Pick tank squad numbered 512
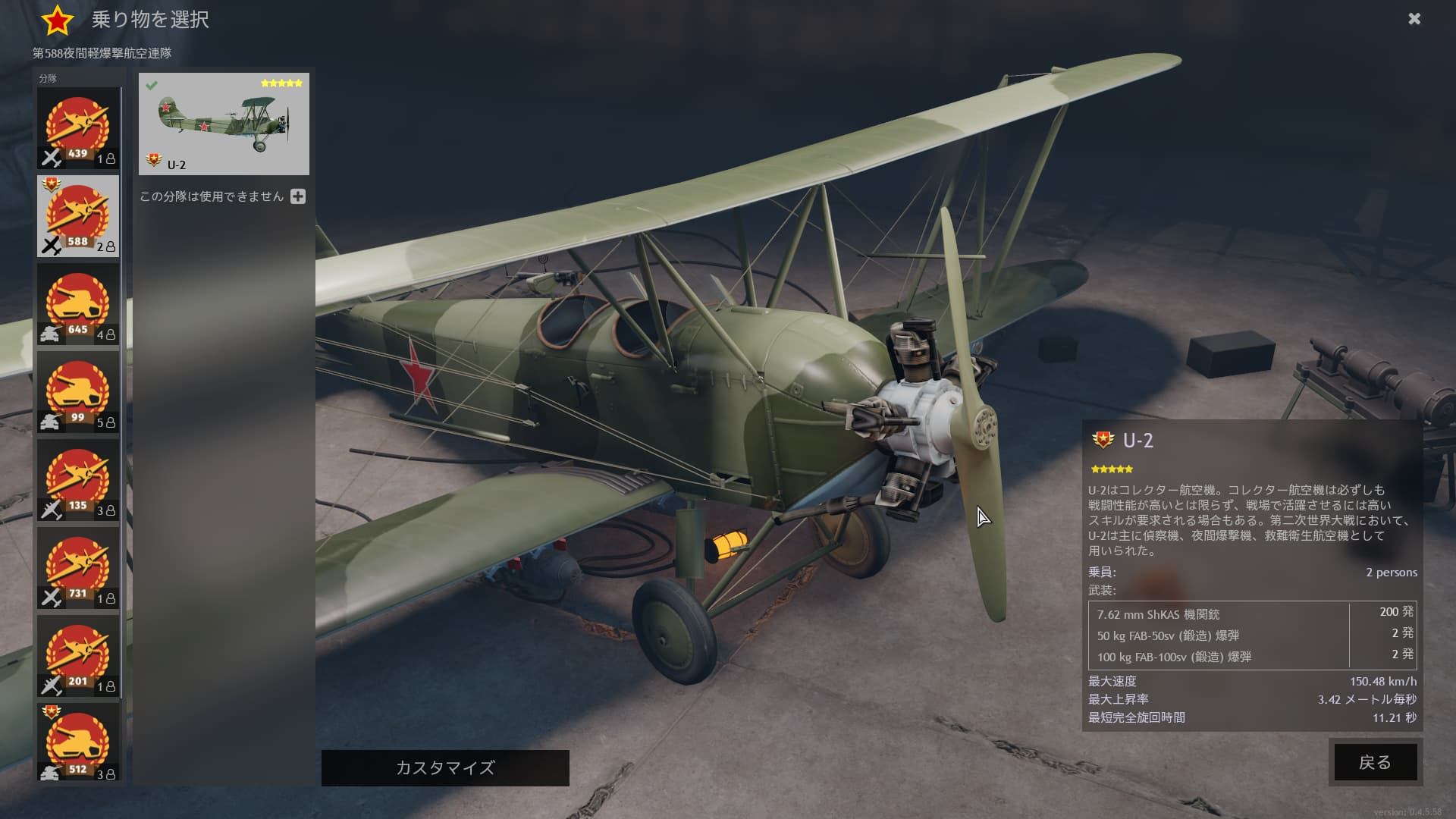 pyautogui.click(x=78, y=742)
